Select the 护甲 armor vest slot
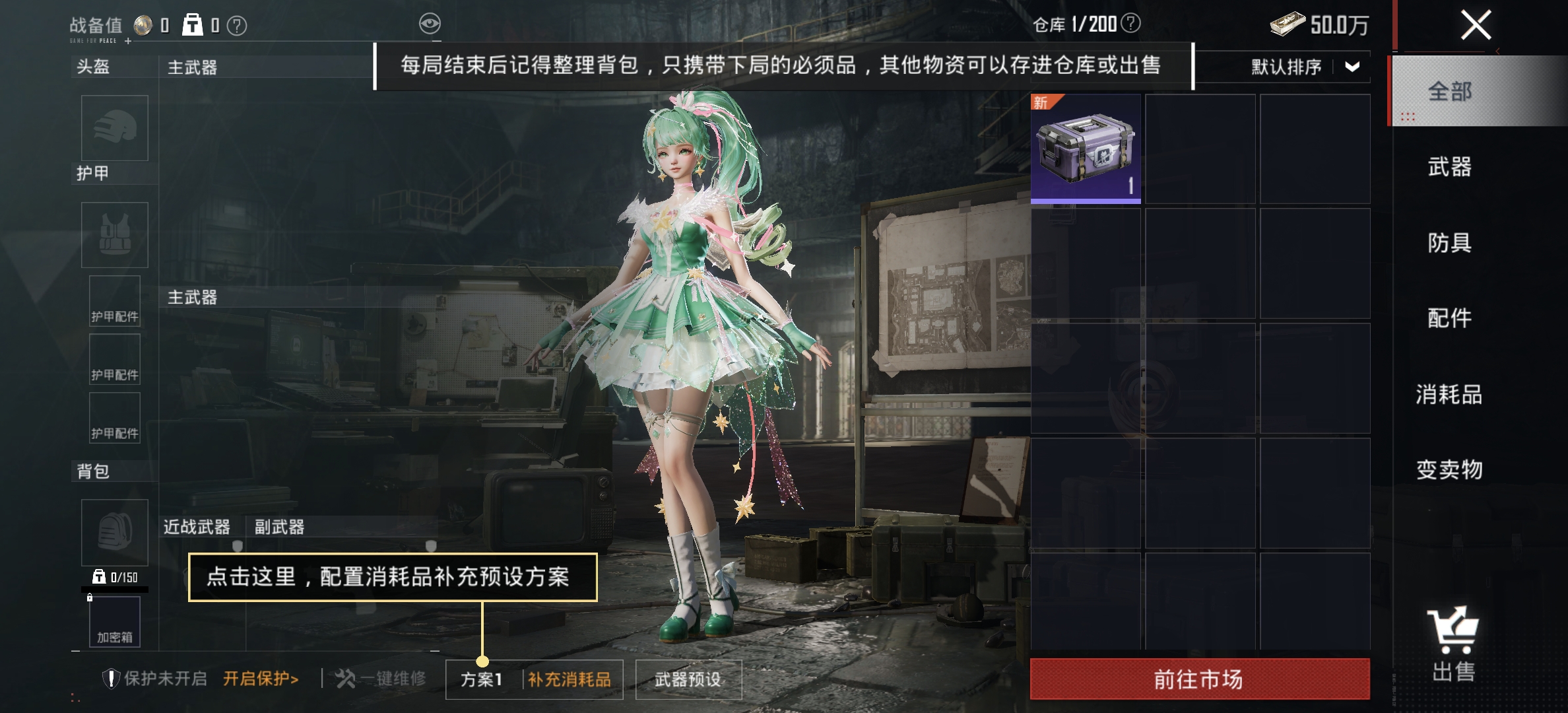 114,236
